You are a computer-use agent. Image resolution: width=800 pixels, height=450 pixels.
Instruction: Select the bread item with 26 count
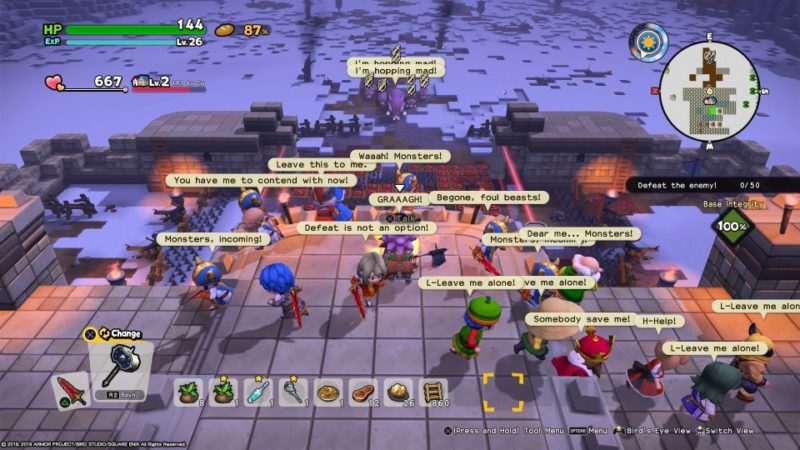pos(399,391)
